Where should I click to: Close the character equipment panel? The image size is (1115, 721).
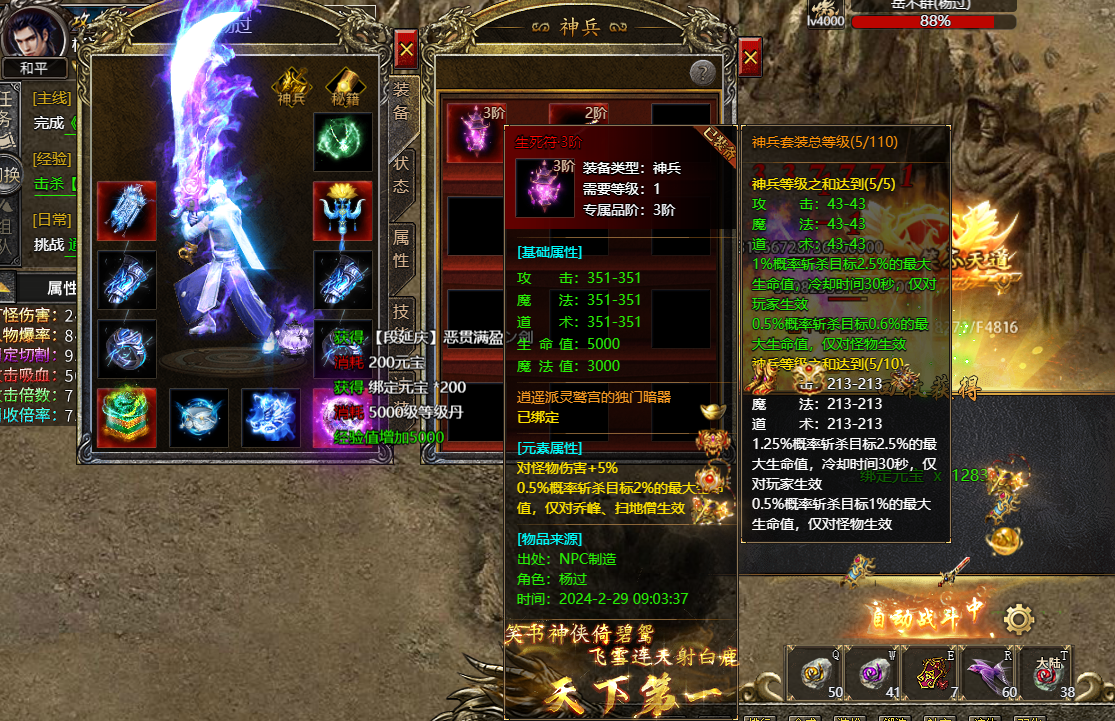(406, 49)
